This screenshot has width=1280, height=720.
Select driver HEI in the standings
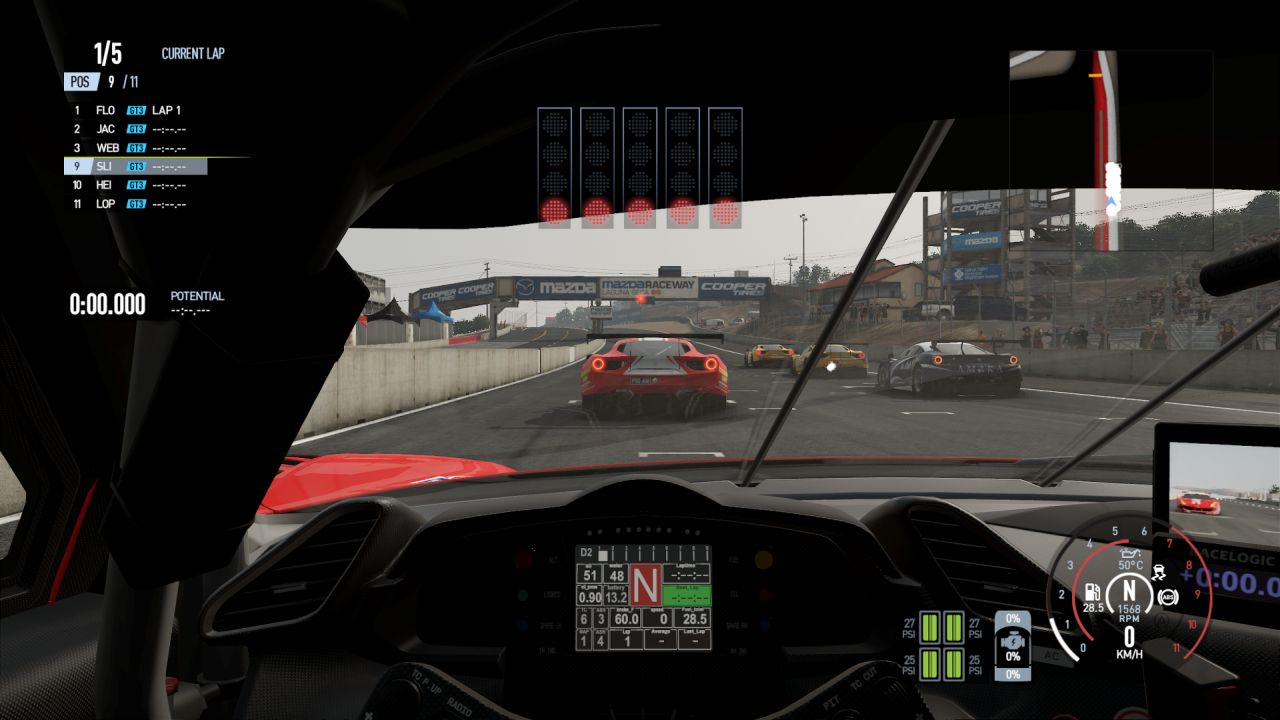pos(130,185)
